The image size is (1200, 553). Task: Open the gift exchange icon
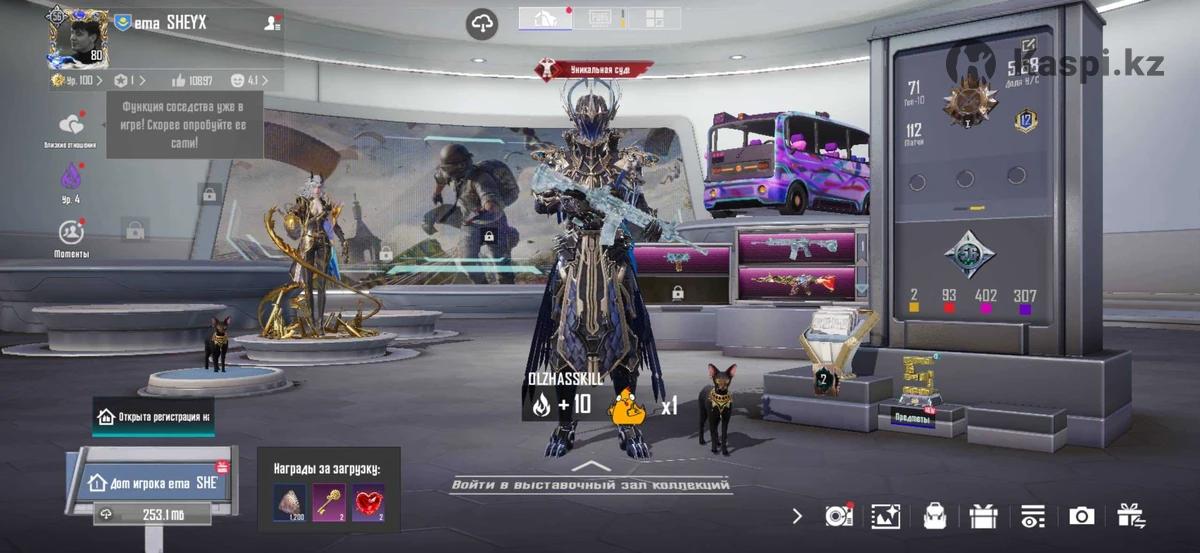1131,516
